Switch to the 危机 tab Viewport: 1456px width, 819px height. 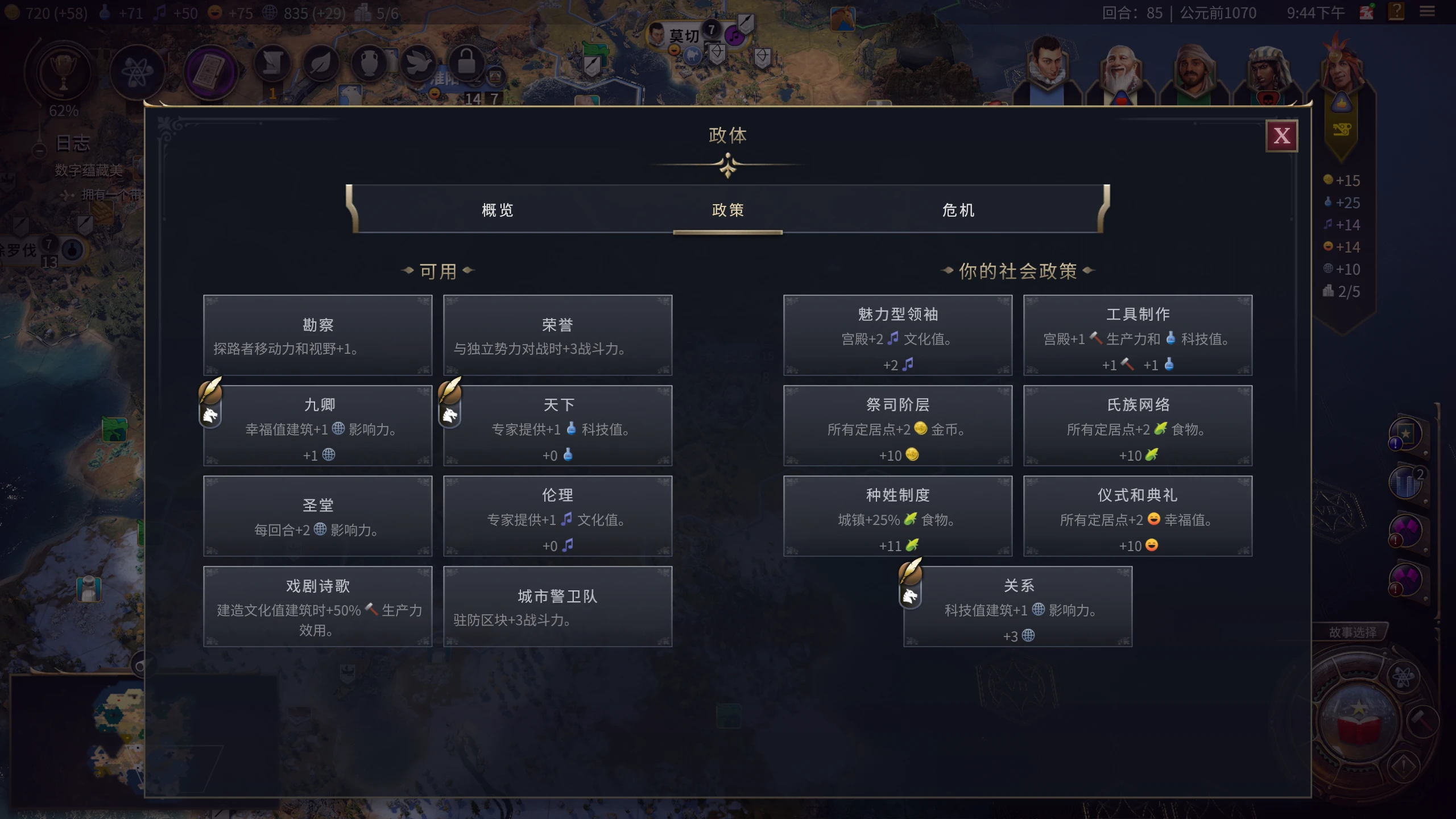pyautogui.click(x=958, y=210)
